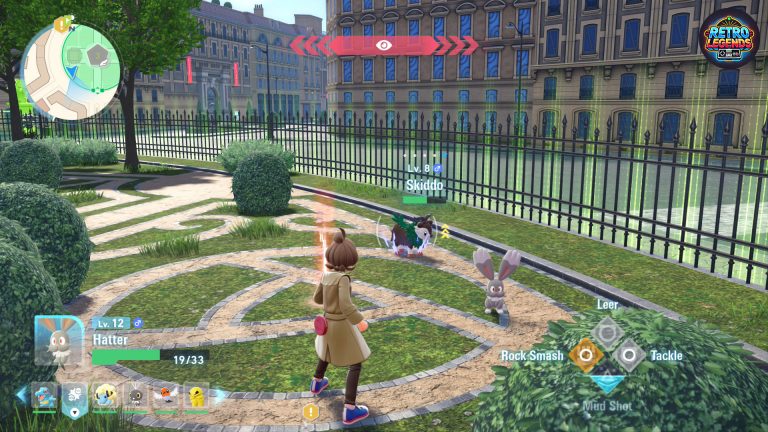This screenshot has height=432, width=768.
Task: Switch to the blue Totodile party slot
Action: click(45, 397)
